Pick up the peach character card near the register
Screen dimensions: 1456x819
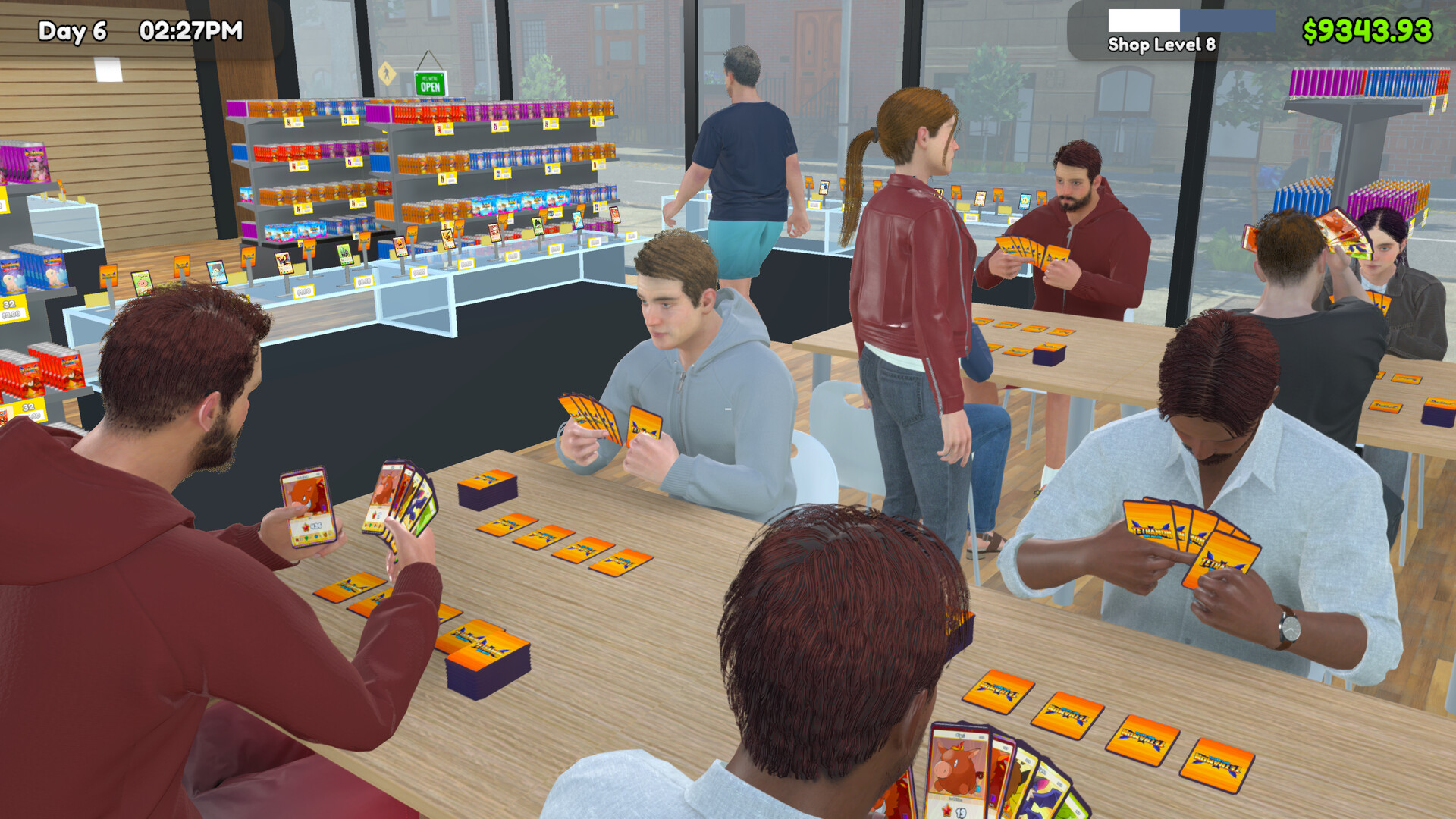click(141, 284)
